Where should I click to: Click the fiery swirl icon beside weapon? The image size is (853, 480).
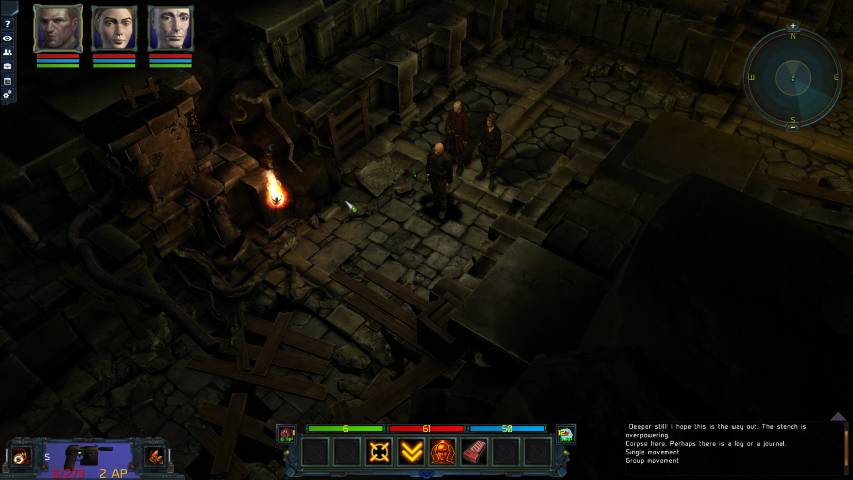coord(19,457)
